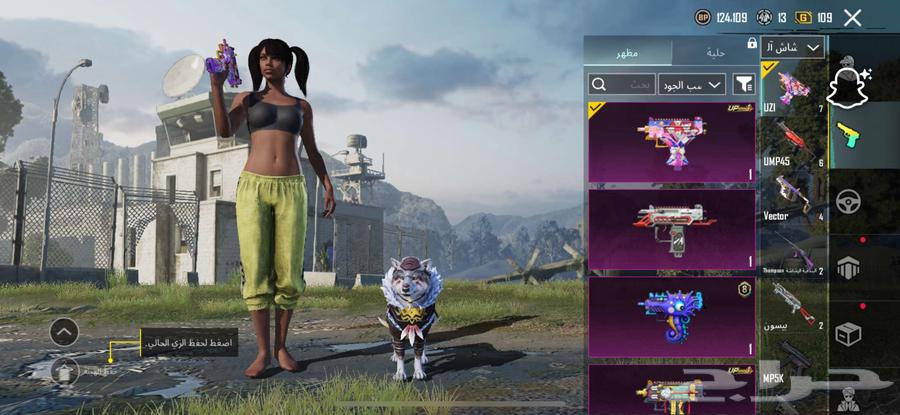Viewport: 900px width, 415px height.
Task: Switch to the مظهر skins tab
Action: (628, 51)
